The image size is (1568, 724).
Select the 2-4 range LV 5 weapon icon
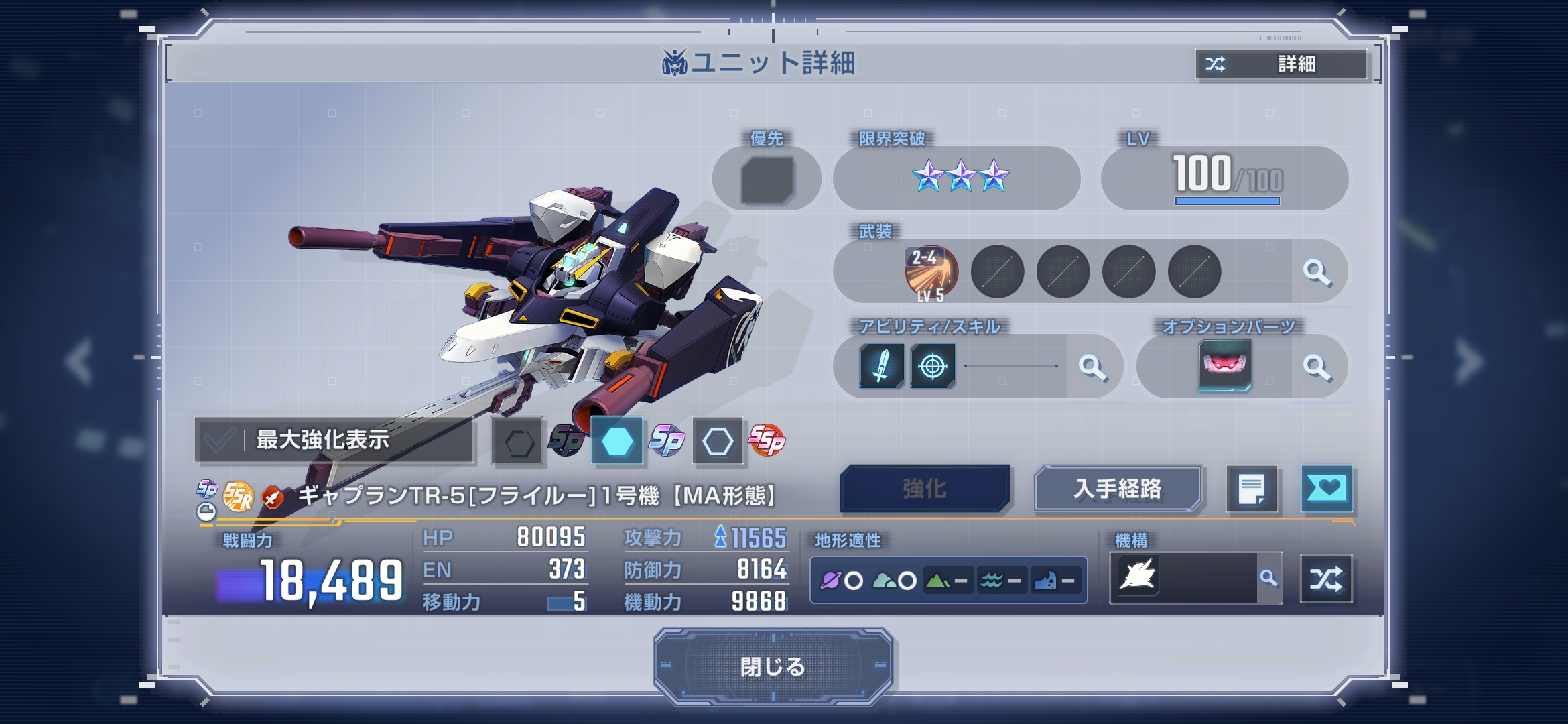pos(931,272)
